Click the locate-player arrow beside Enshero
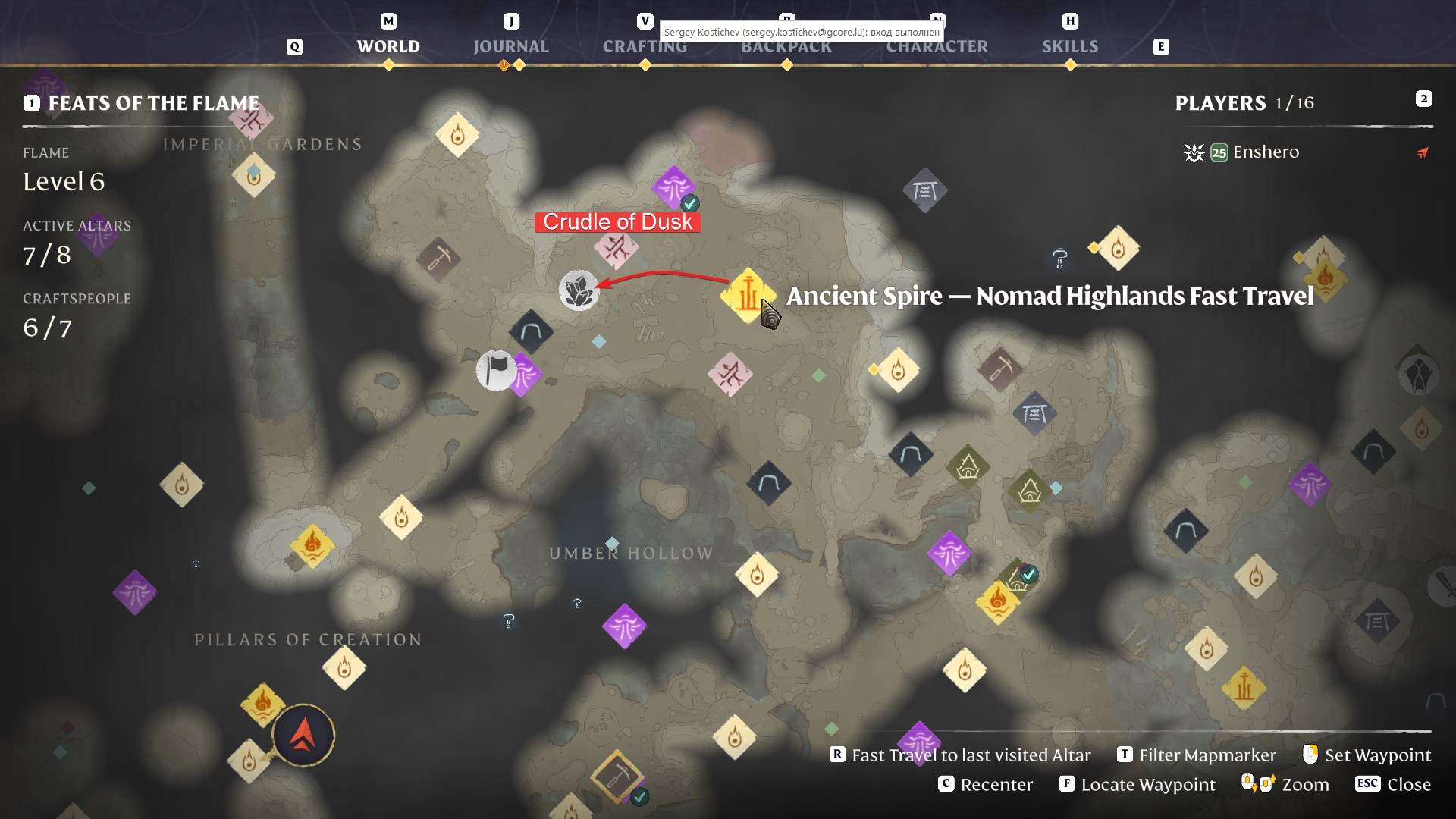This screenshot has width=1456, height=819. coord(1423,152)
